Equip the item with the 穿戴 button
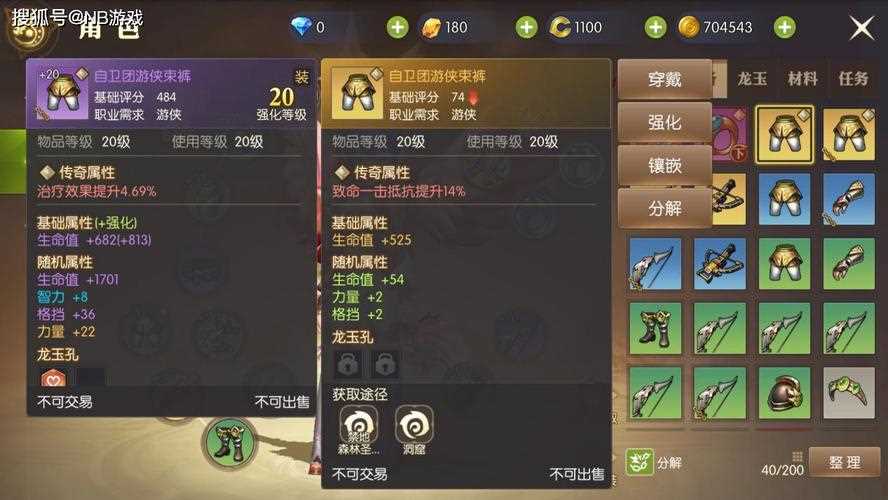The image size is (888, 500). coord(665,79)
